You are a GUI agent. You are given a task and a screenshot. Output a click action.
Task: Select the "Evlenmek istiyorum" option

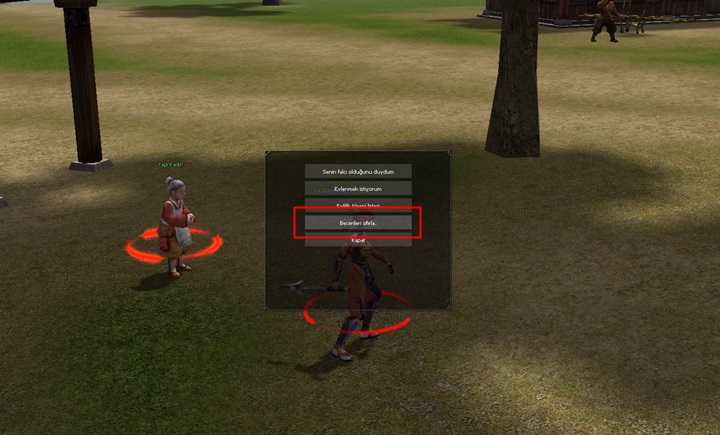coord(358,188)
